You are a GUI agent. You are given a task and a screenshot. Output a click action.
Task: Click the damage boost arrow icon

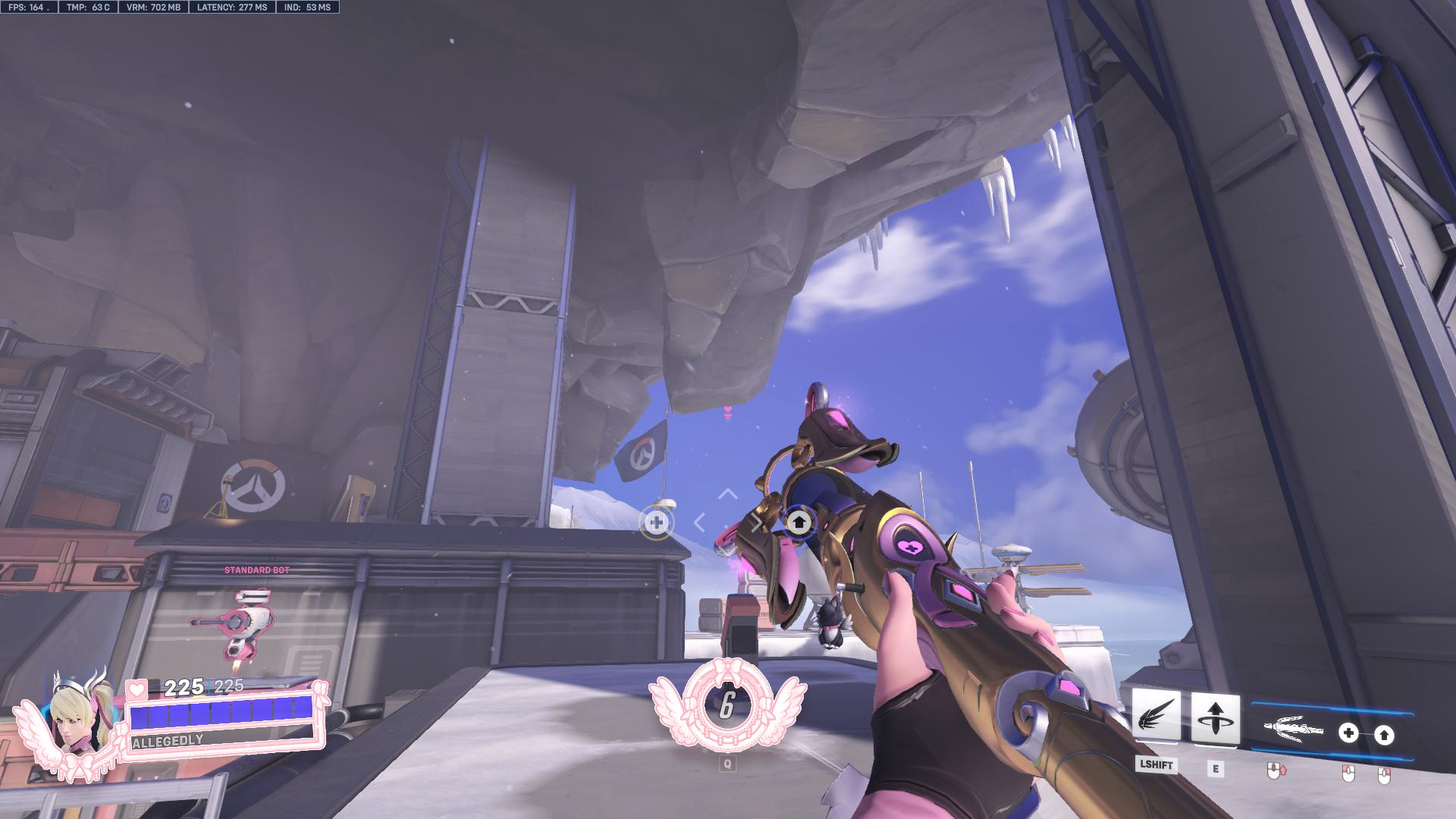1385,735
